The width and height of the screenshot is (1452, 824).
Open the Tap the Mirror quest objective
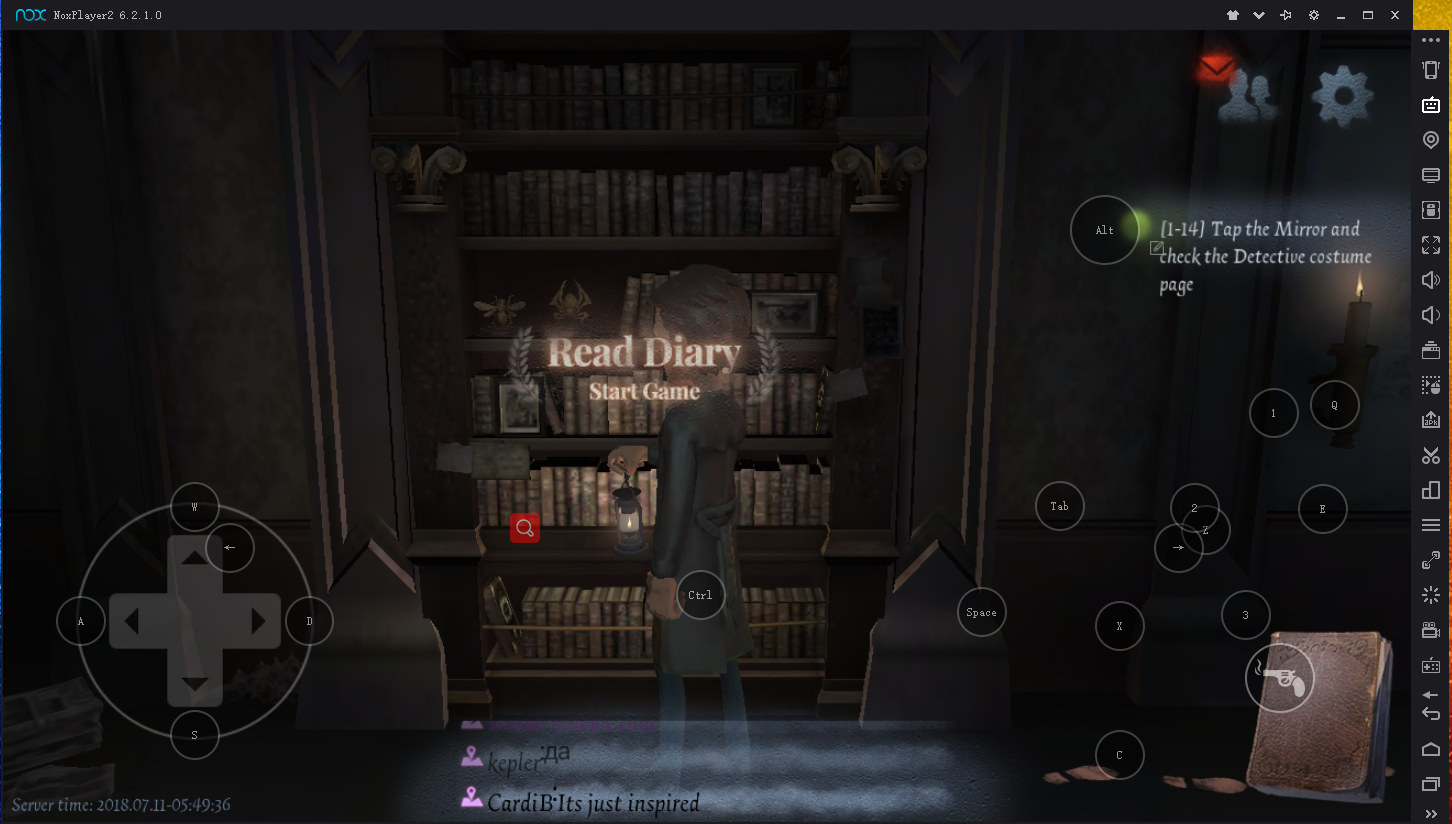pos(1265,256)
